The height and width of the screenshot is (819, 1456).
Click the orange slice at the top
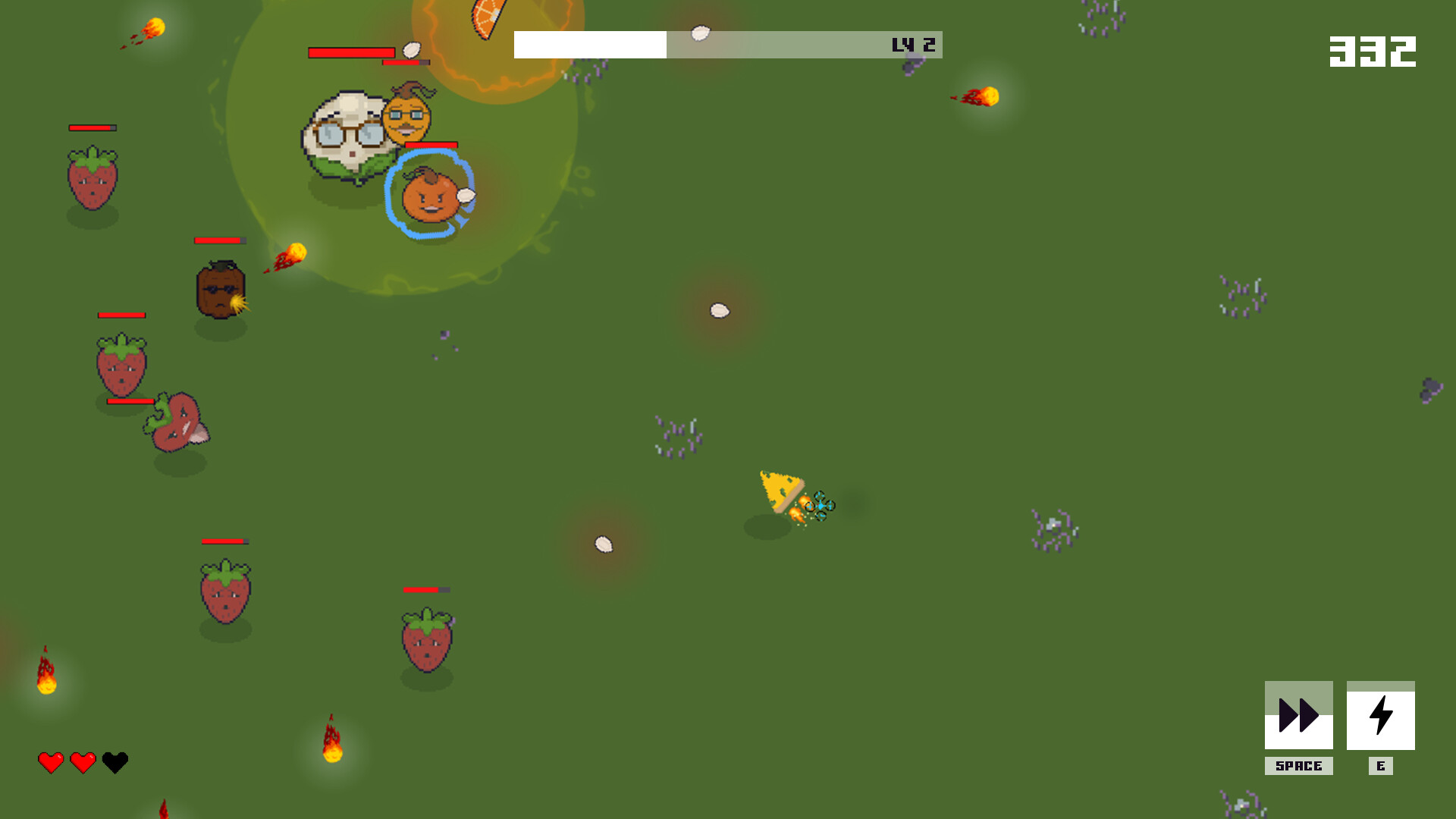[484, 17]
